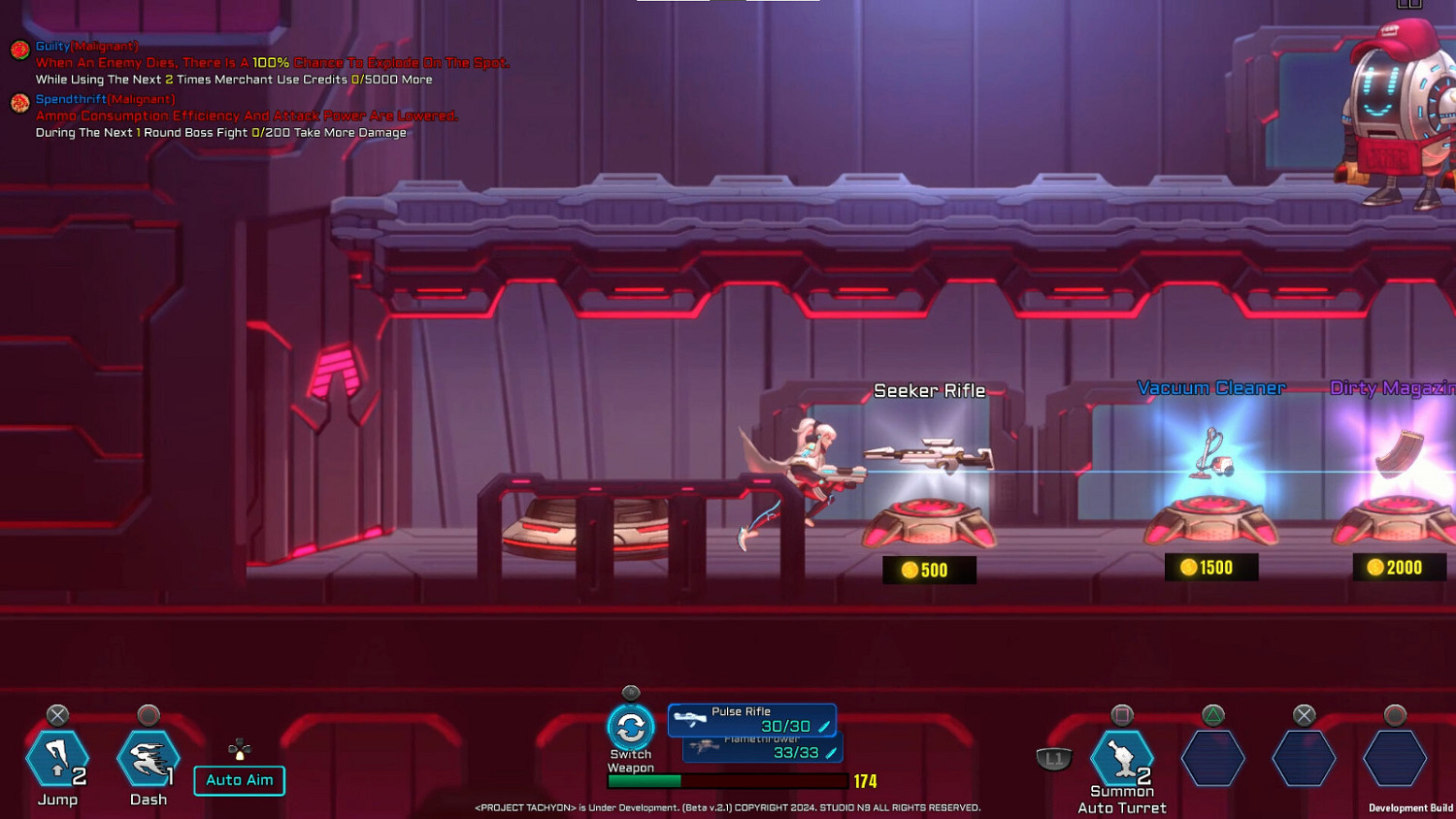Select the Jump ability icon
Viewport: 1456px width, 819px height.
pos(58,758)
